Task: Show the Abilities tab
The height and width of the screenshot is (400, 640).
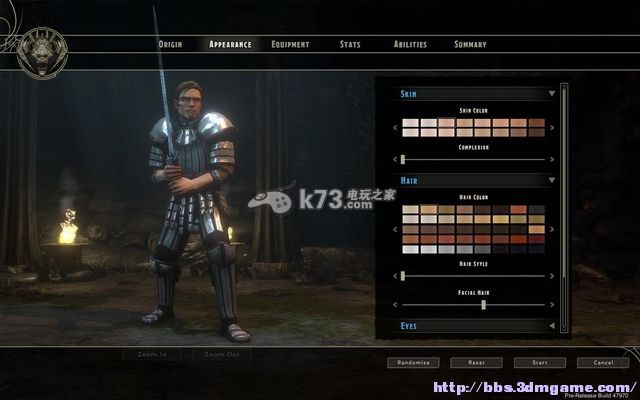Action: point(410,44)
